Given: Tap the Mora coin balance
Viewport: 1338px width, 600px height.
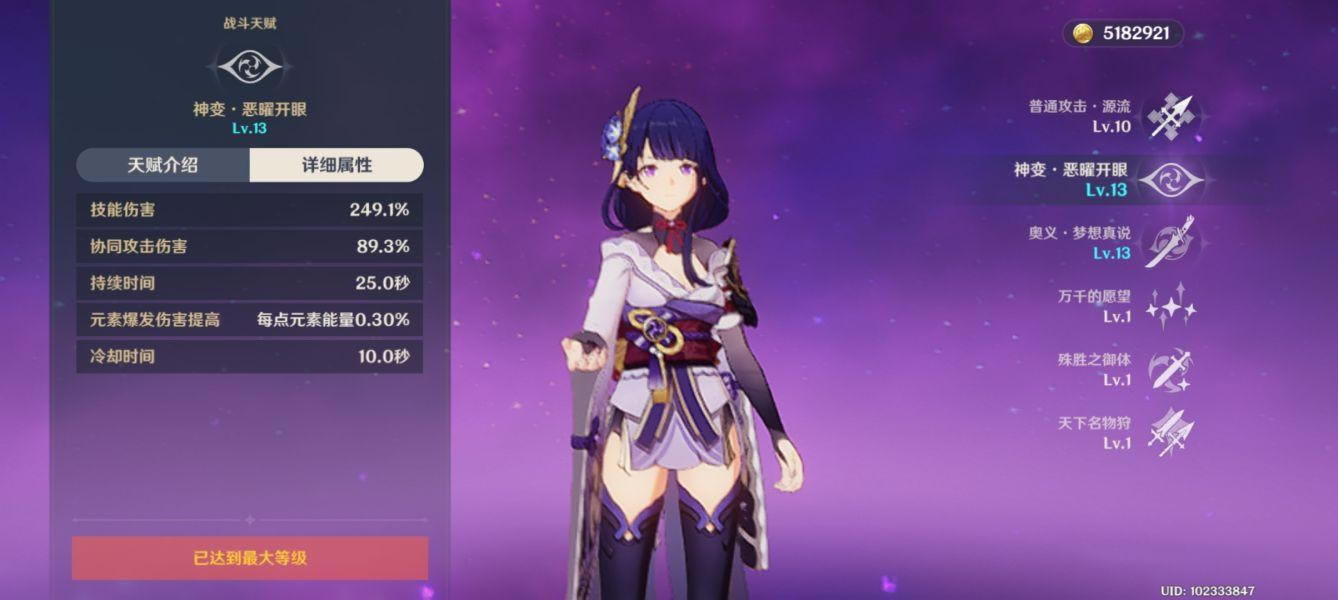Looking at the screenshot, I should tap(1124, 34).
